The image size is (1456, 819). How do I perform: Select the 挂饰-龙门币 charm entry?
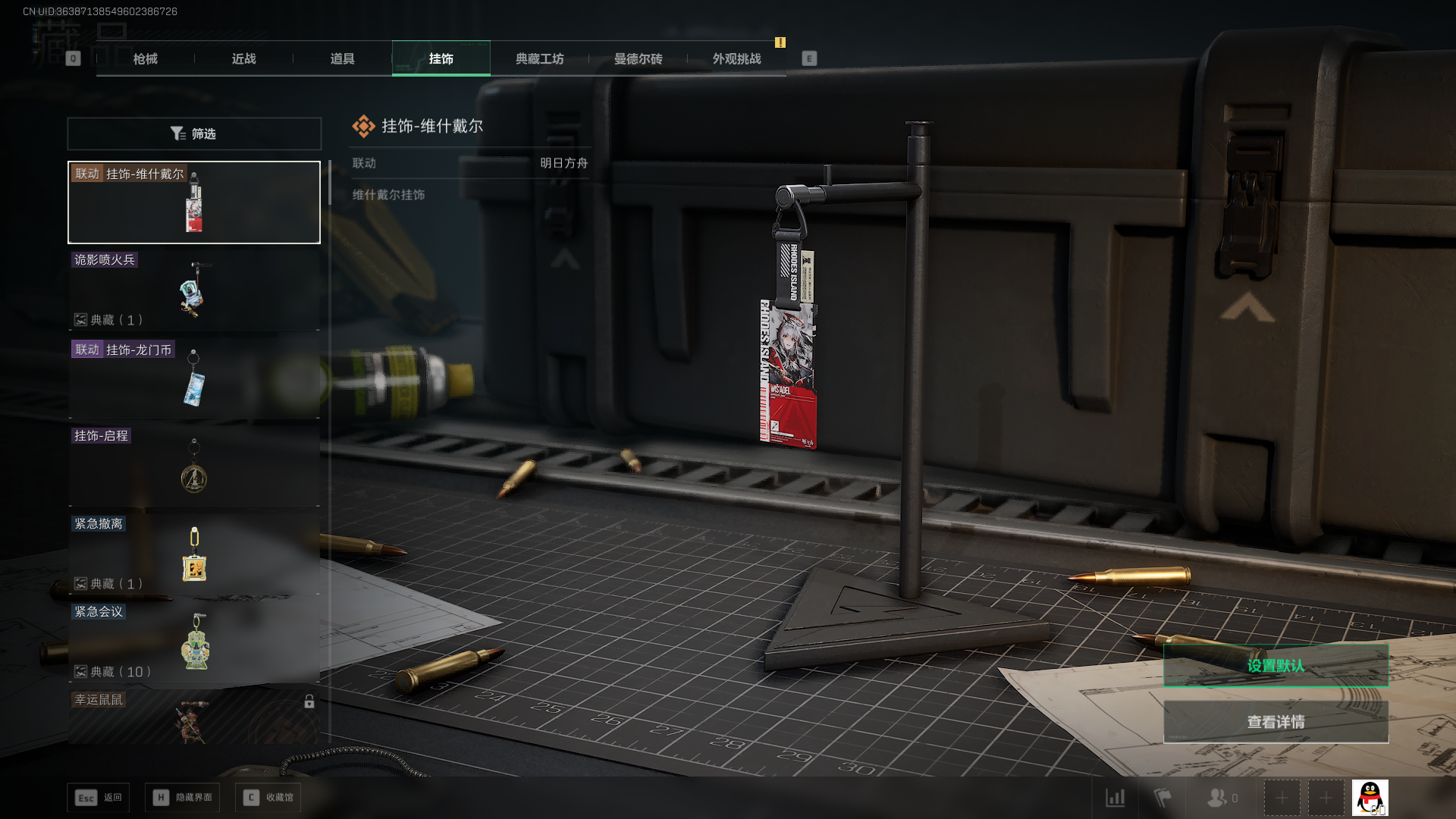coord(194,378)
